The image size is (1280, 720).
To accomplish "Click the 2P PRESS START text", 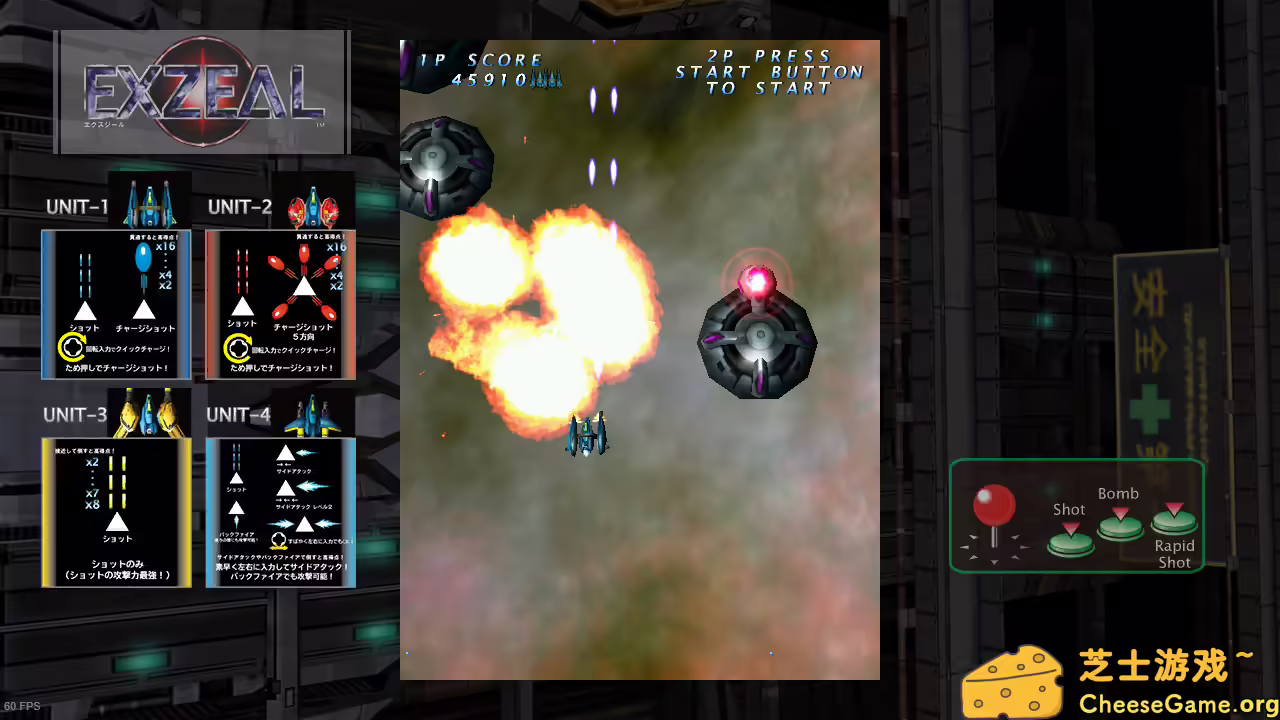I will click(768, 72).
